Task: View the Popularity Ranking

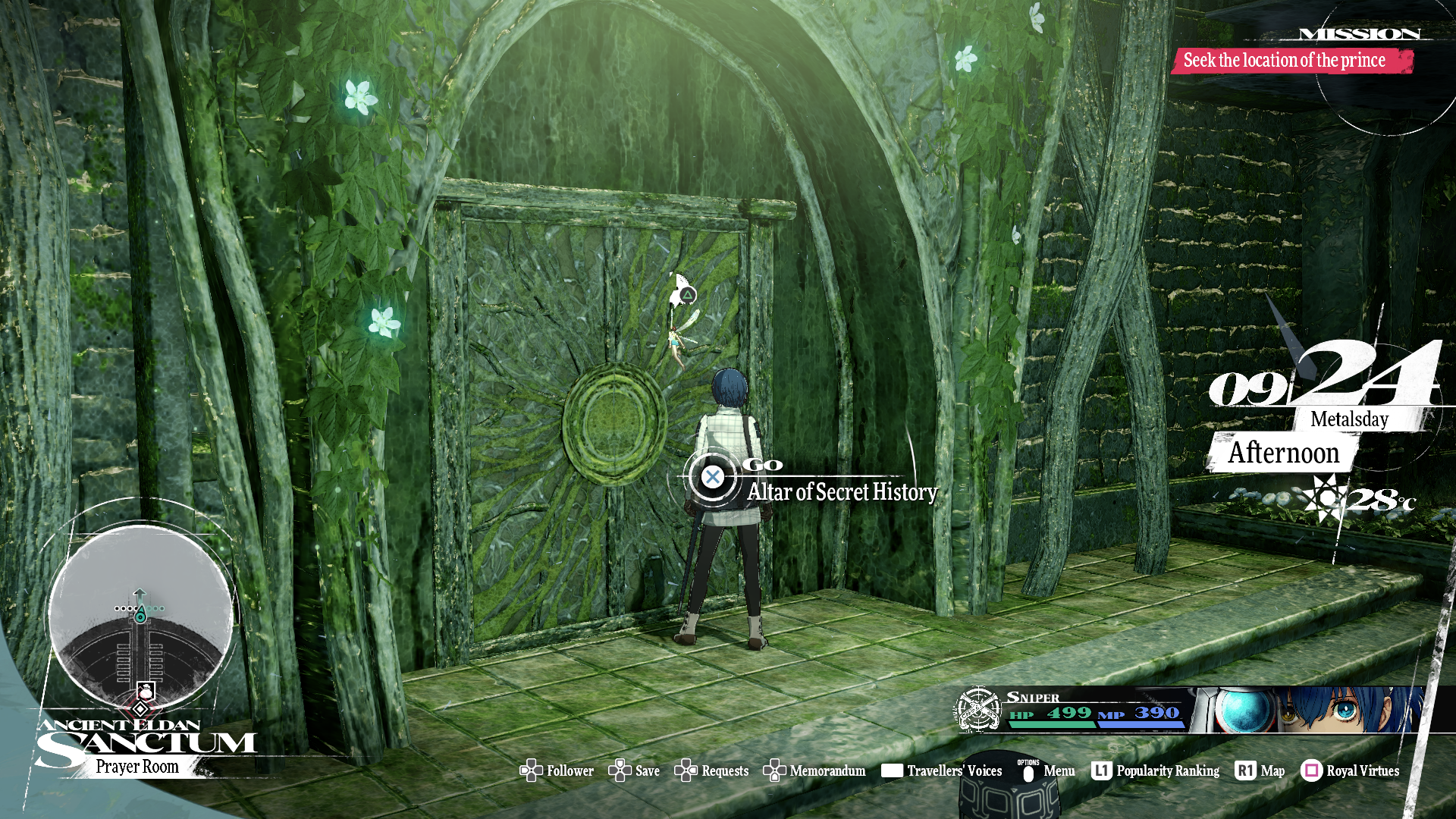Action: point(1156,771)
